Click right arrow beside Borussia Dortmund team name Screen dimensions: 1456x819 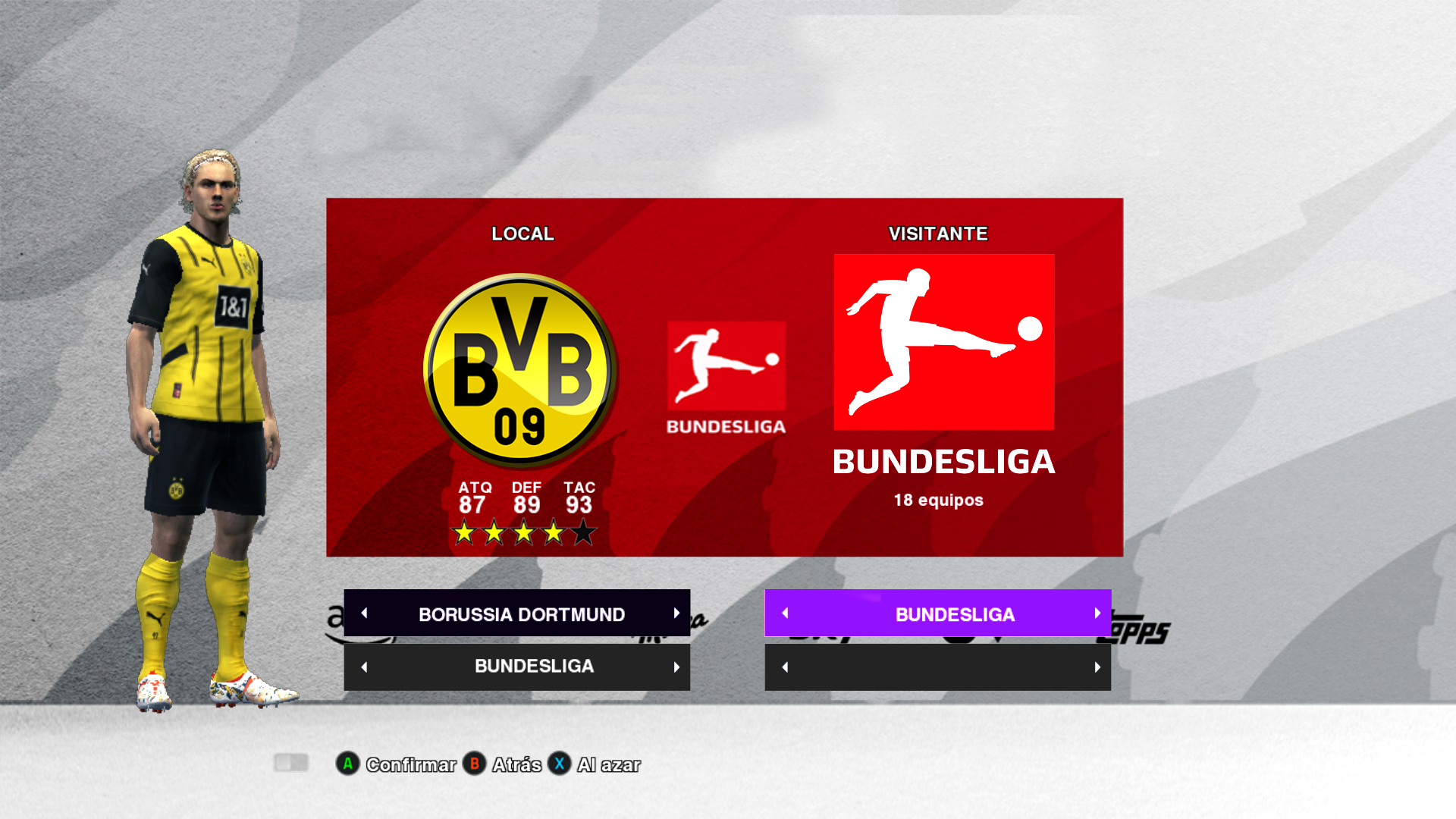click(676, 613)
